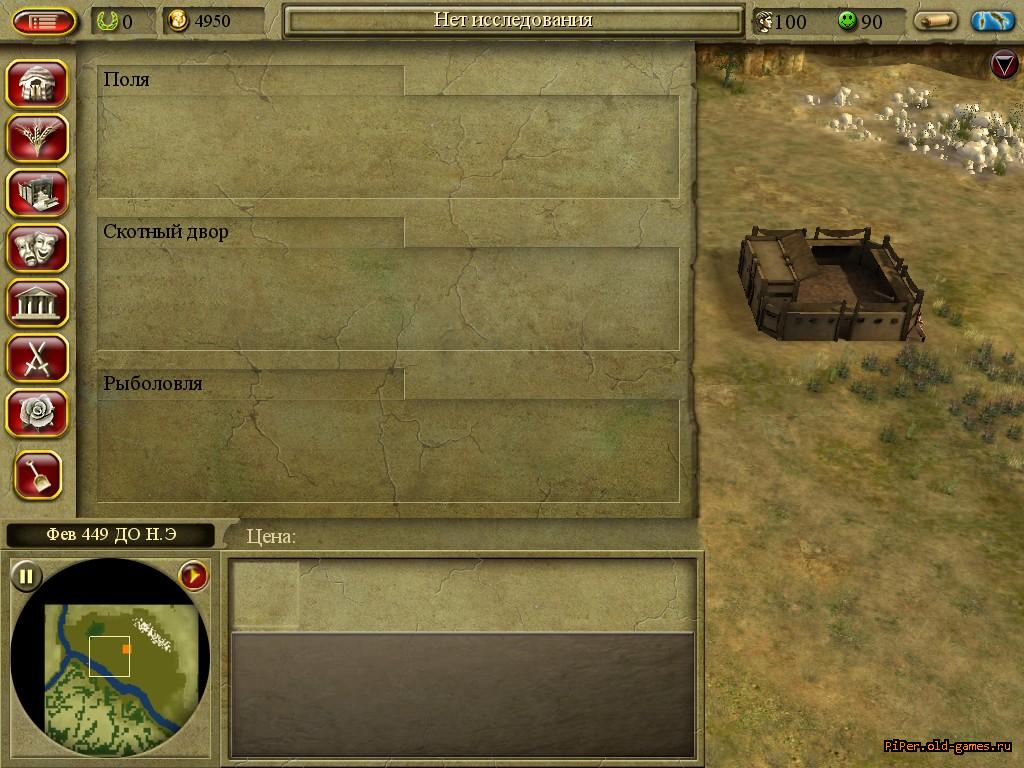Open the theater masks entertainment category
The height and width of the screenshot is (768, 1024).
point(38,248)
